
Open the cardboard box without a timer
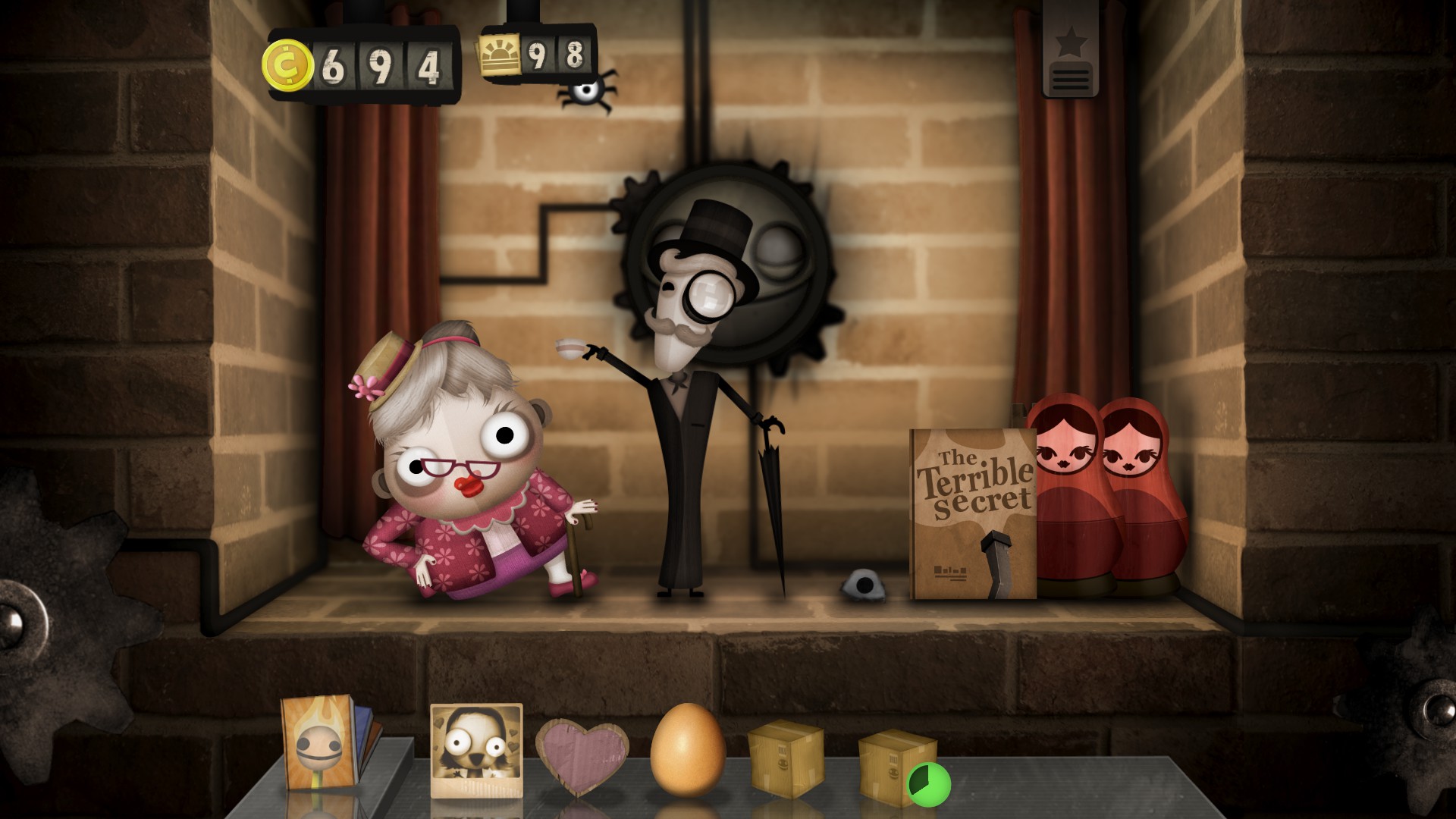coord(786,758)
